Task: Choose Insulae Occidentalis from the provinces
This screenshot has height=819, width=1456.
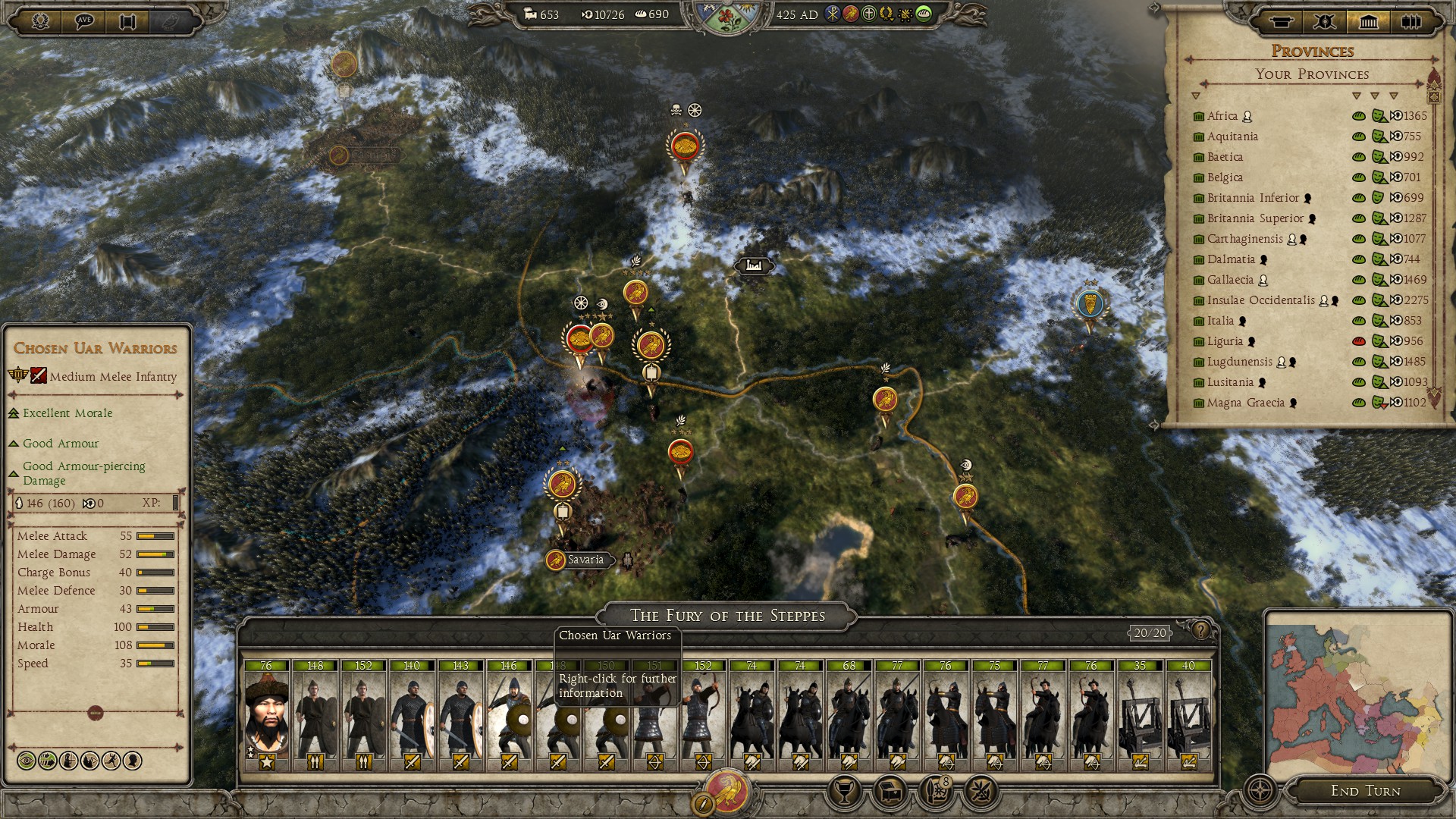Action: (x=1260, y=300)
